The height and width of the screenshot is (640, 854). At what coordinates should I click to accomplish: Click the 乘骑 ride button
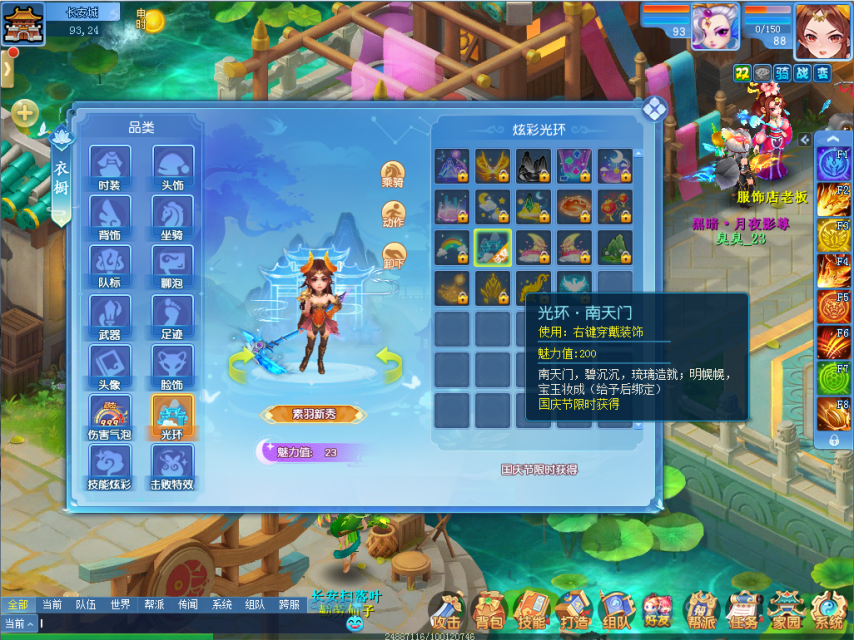click(x=393, y=174)
